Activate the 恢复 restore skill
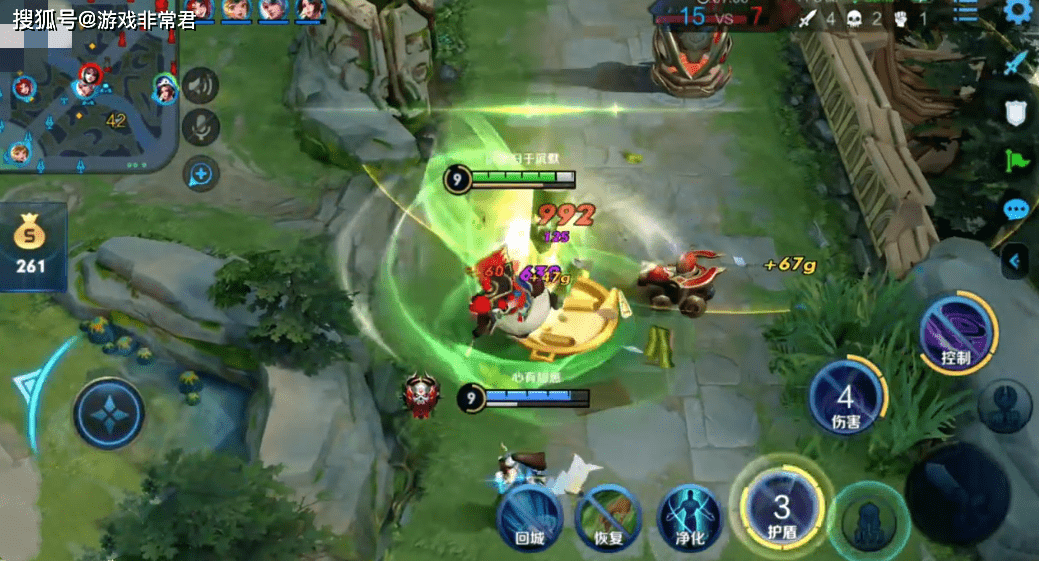The image size is (1039, 561). tap(608, 516)
